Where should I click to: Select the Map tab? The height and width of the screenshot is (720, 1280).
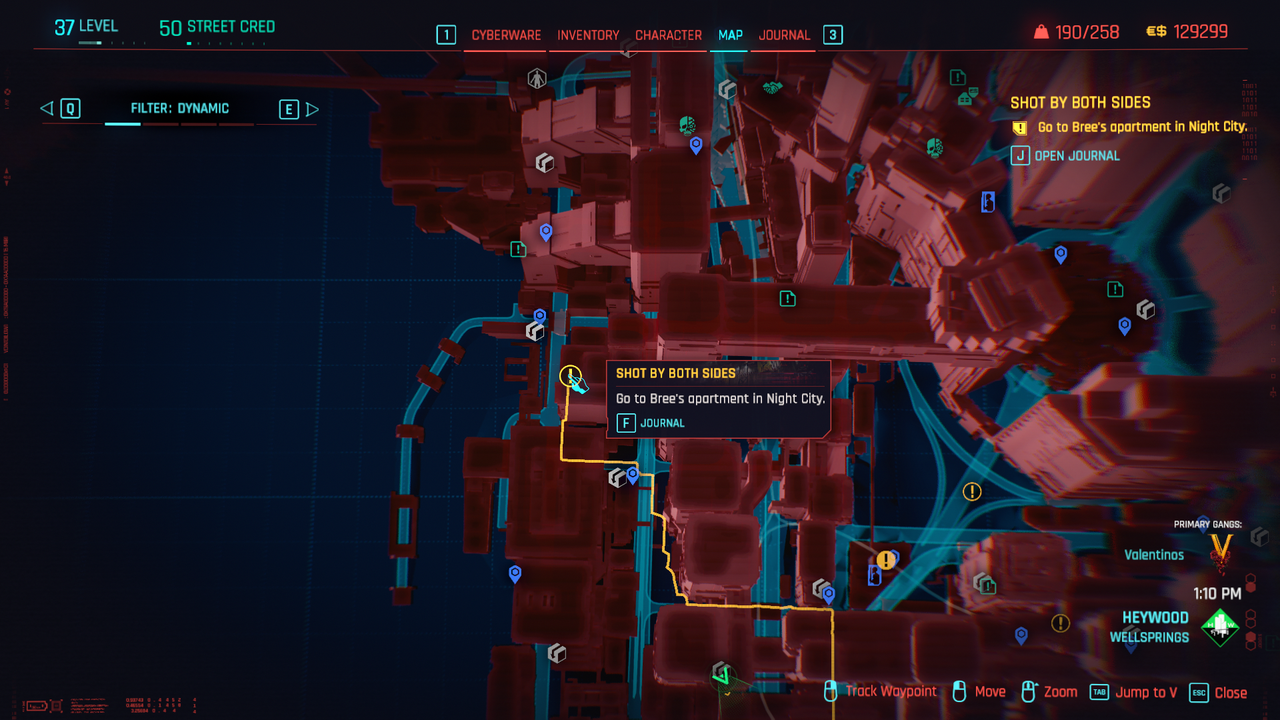click(730, 35)
